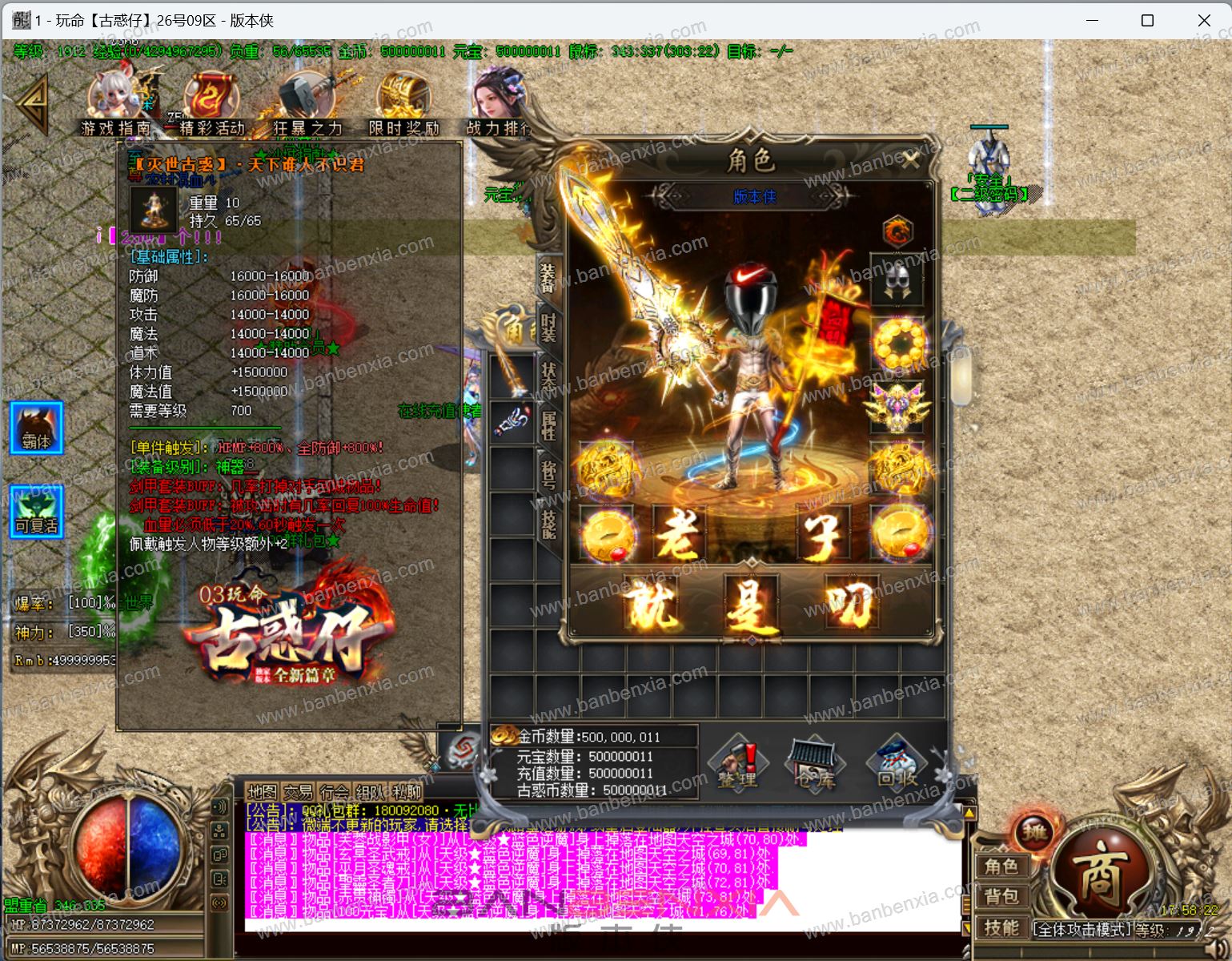Image resolution: width=1232 pixels, height=961 pixels.
Task: Switch to the 时装 costume tab
Action: (548, 329)
